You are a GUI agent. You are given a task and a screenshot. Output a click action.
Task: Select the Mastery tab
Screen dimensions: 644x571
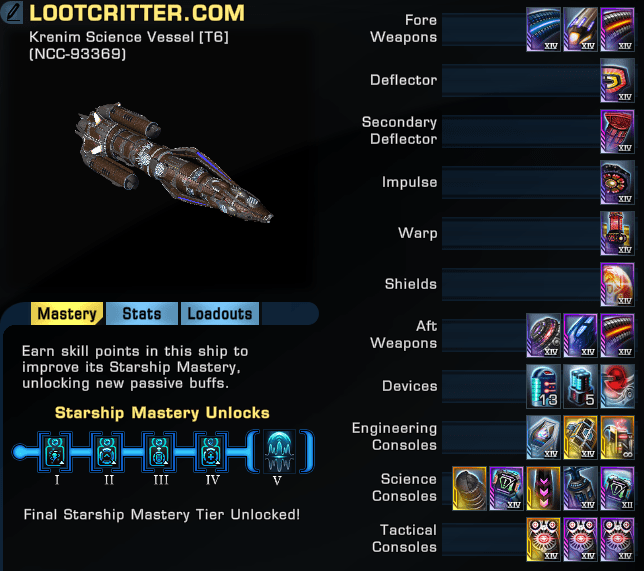(x=67, y=314)
